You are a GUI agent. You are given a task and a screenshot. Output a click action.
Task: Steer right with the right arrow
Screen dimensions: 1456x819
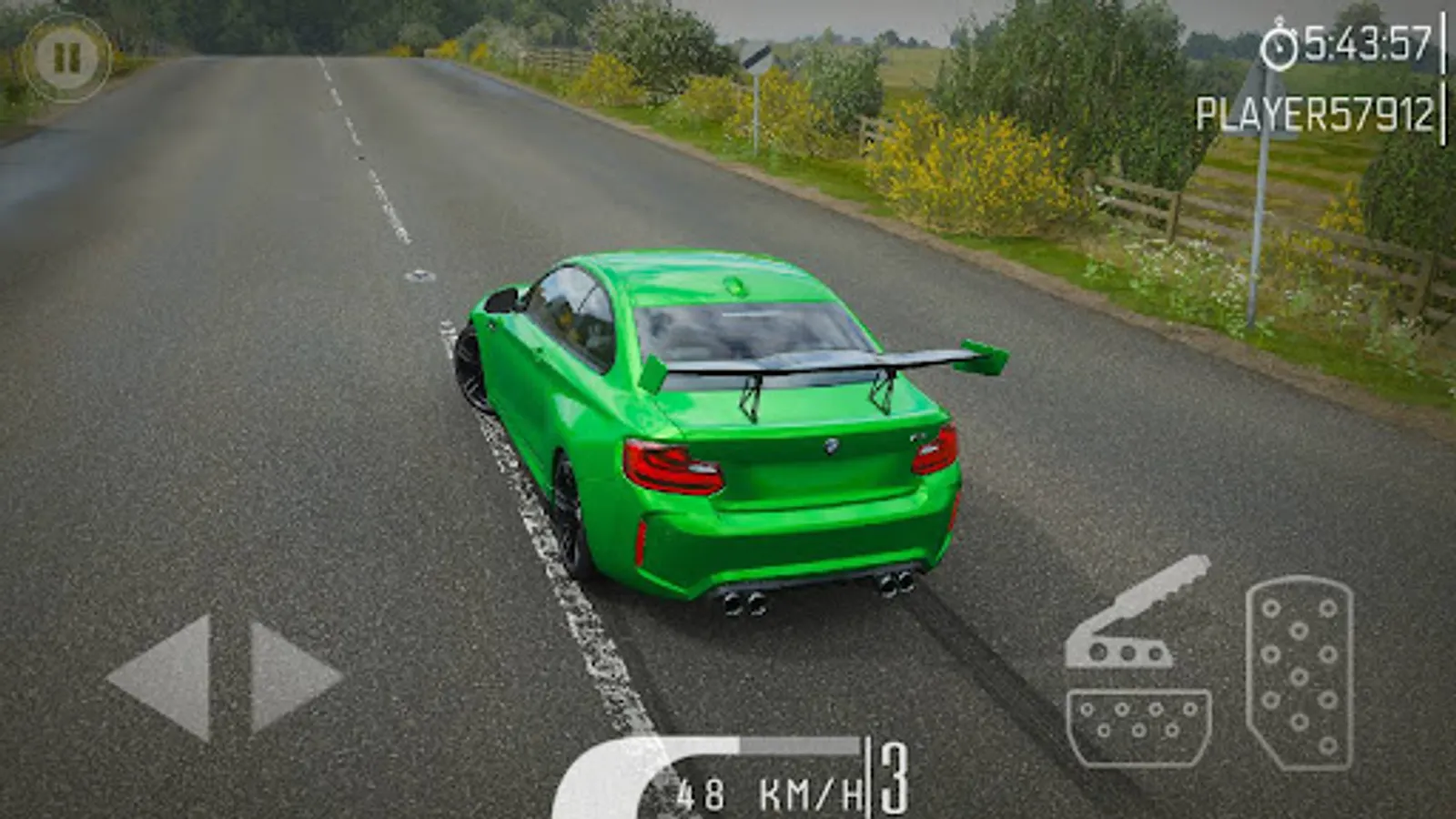289,677
